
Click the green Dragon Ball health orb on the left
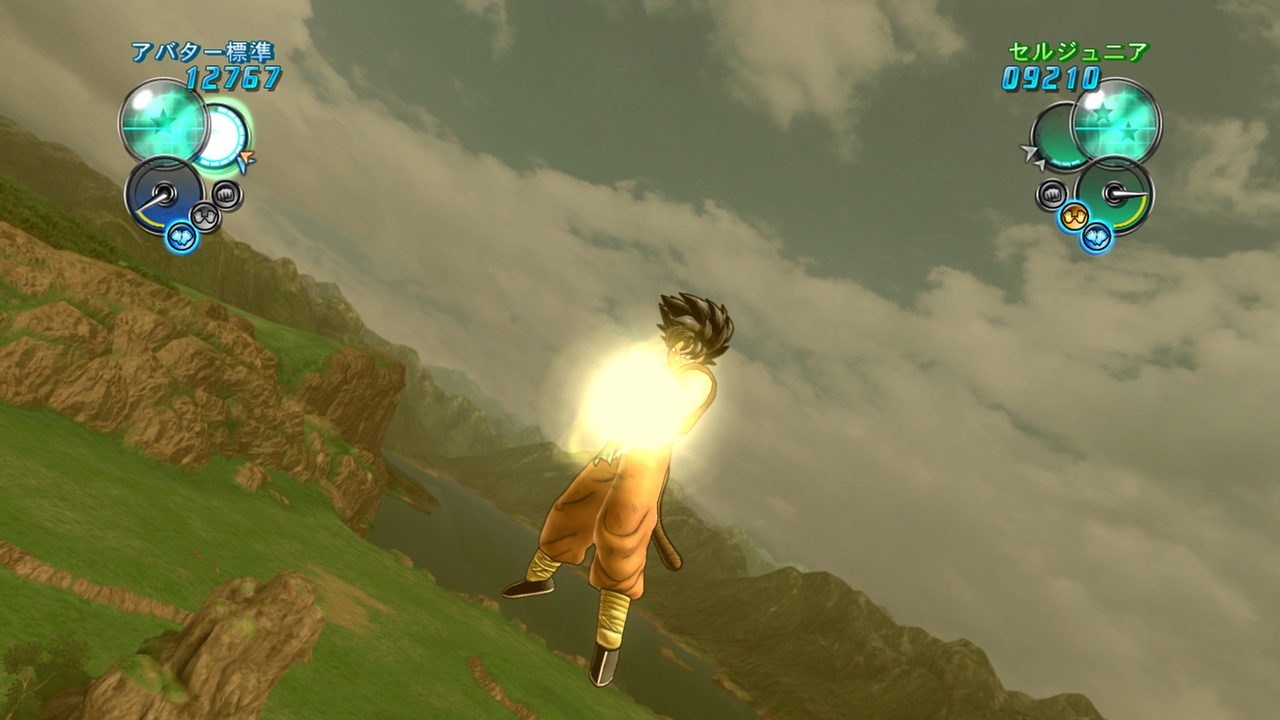click(164, 124)
